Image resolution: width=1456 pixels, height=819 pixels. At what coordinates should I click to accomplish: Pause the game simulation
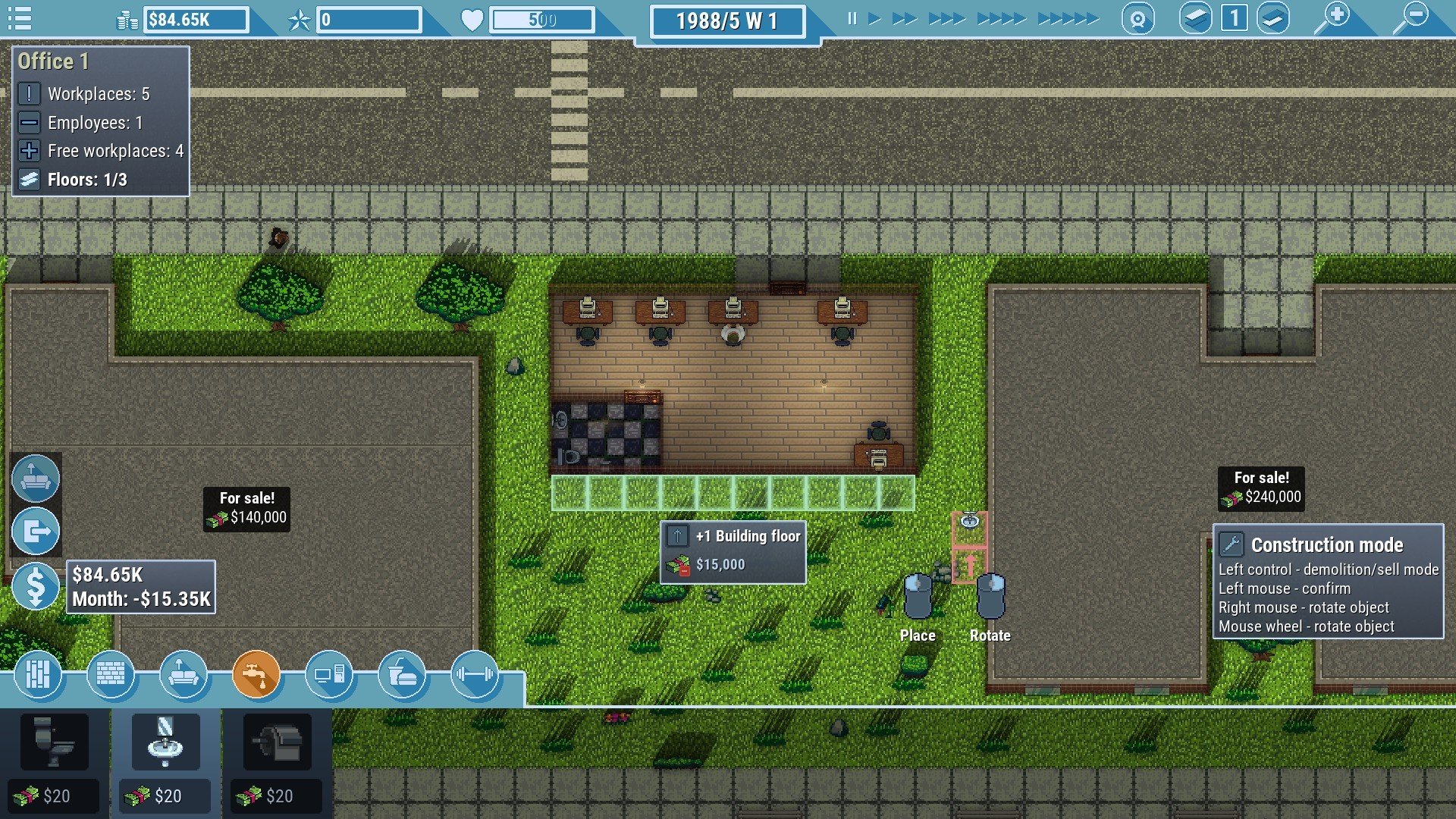point(851,17)
